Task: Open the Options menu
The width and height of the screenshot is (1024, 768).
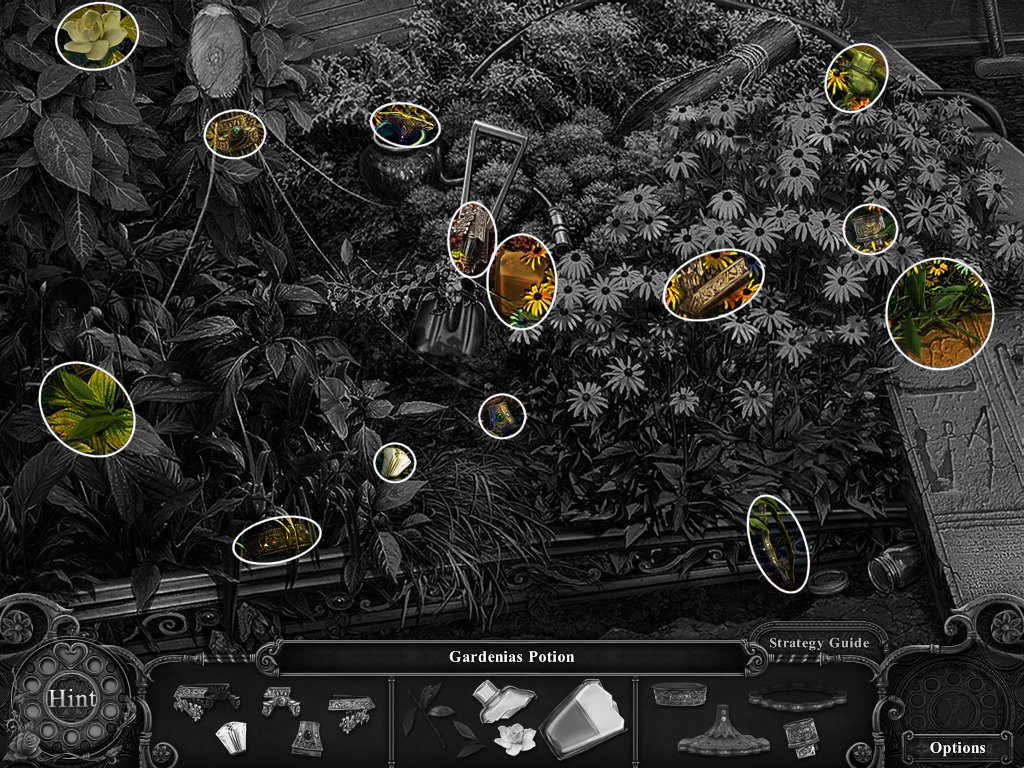Action: [957, 747]
